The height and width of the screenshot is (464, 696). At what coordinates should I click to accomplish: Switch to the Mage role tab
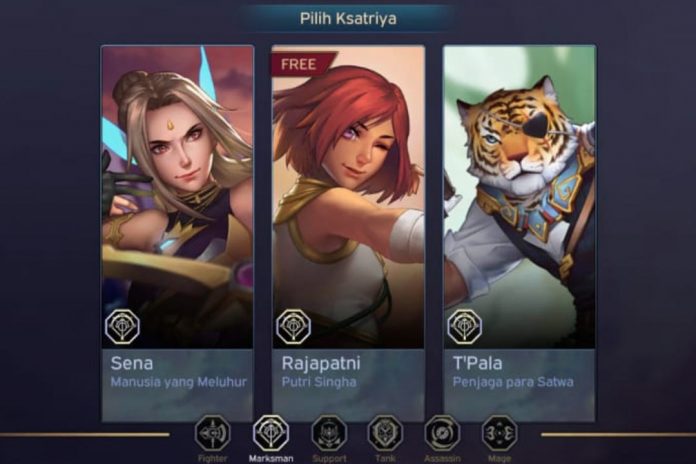click(499, 434)
